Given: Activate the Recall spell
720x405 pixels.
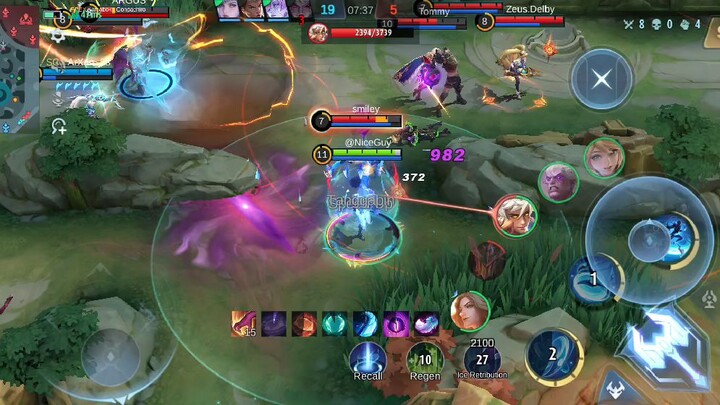Looking at the screenshot, I should 368,360.
